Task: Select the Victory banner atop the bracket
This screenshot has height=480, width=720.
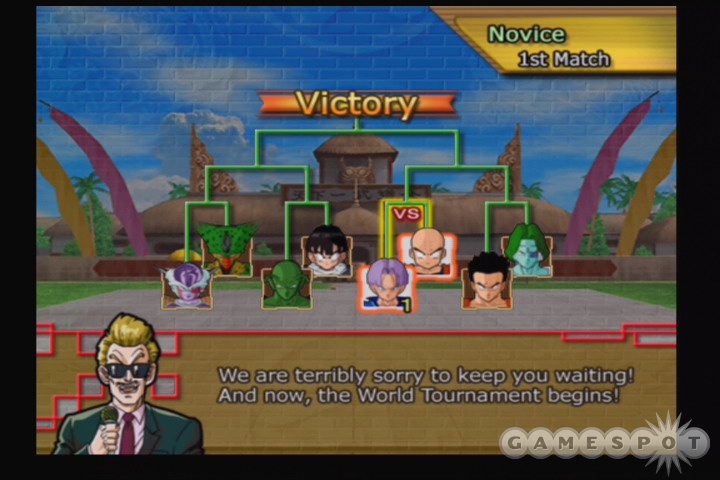Action: [x=357, y=104]
